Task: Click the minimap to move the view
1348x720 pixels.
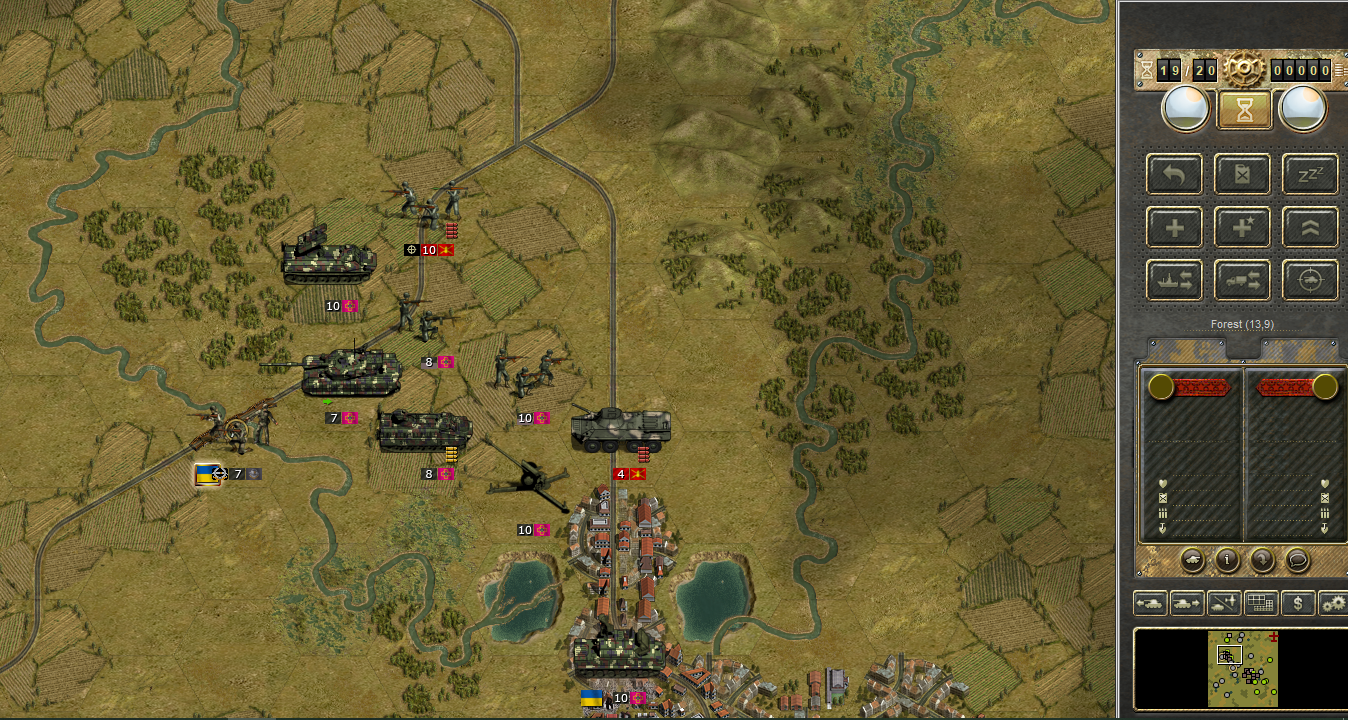Action: (x=1242, y=668)
